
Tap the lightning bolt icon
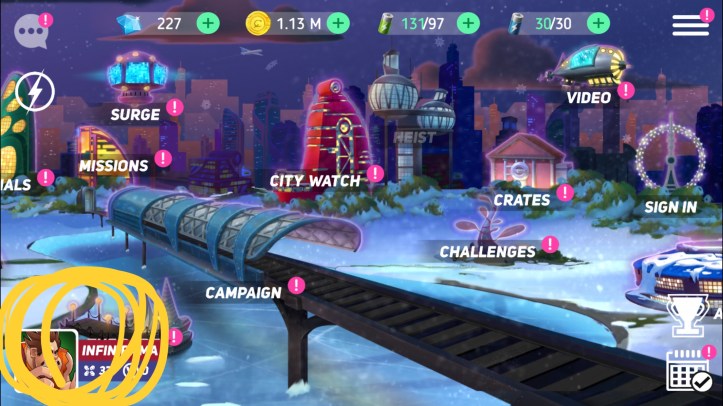pyautogui.click(x=35, y=93)
